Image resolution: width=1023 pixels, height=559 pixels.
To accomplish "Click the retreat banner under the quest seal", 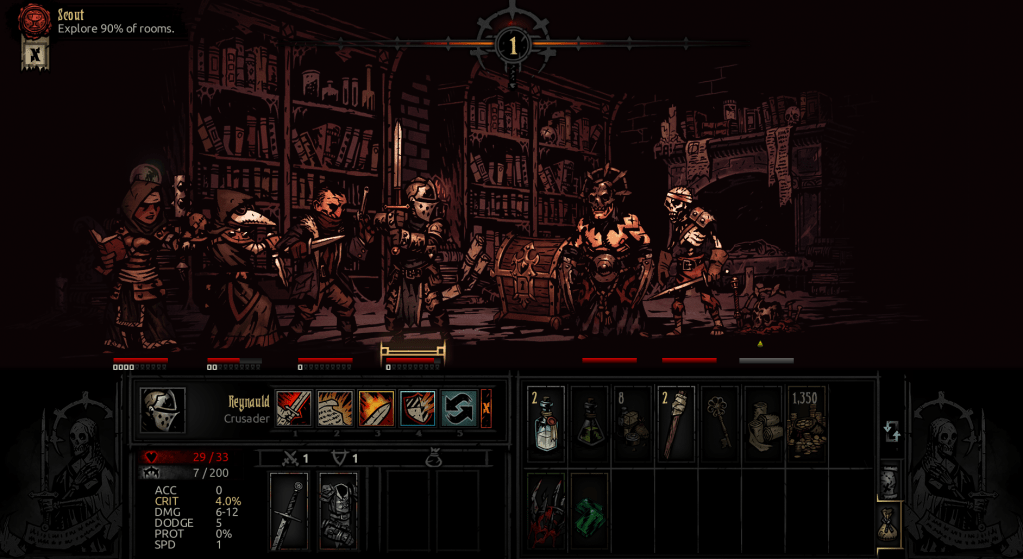I will tap(35, 54).
